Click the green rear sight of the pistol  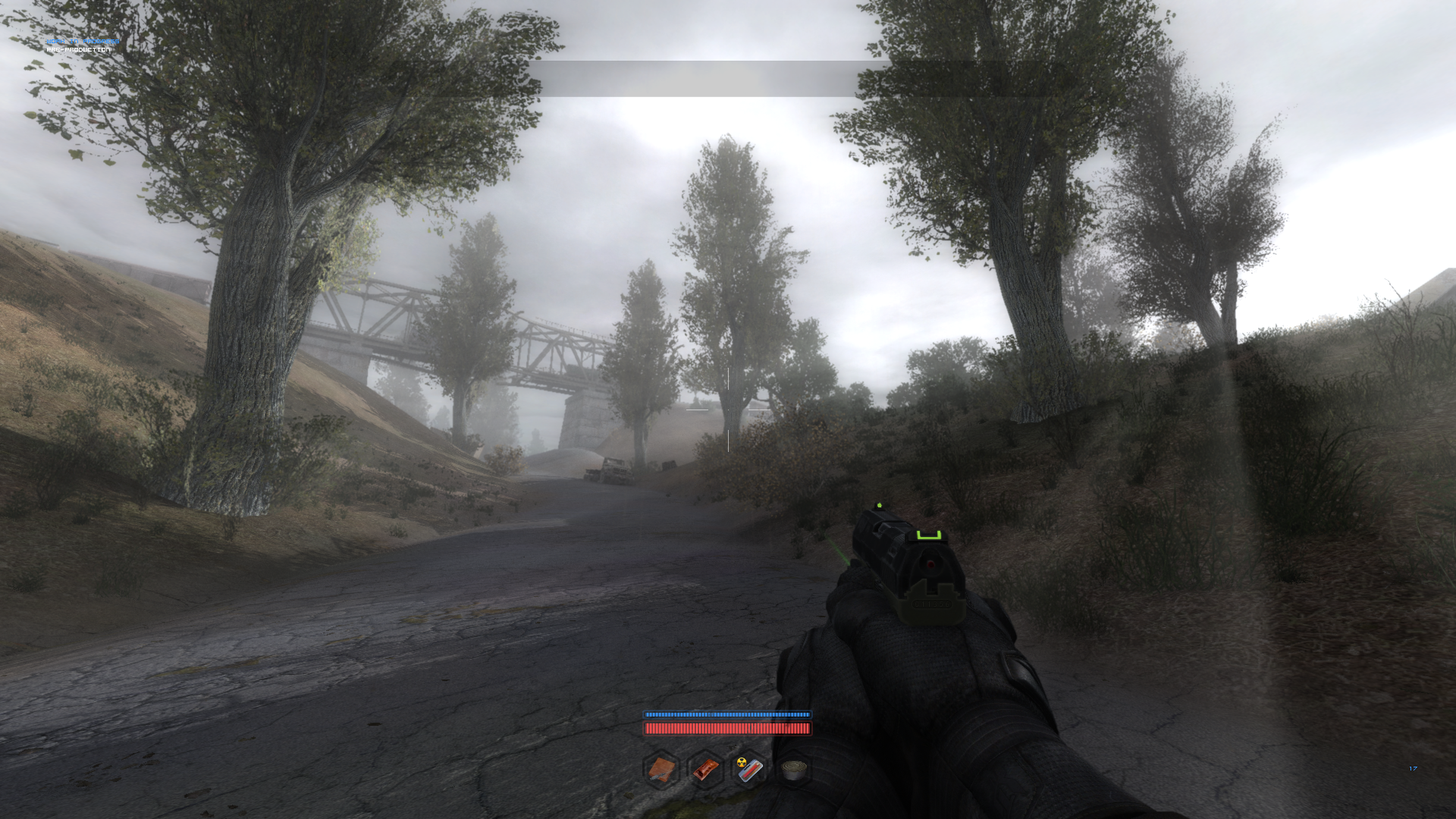[929, 535]
